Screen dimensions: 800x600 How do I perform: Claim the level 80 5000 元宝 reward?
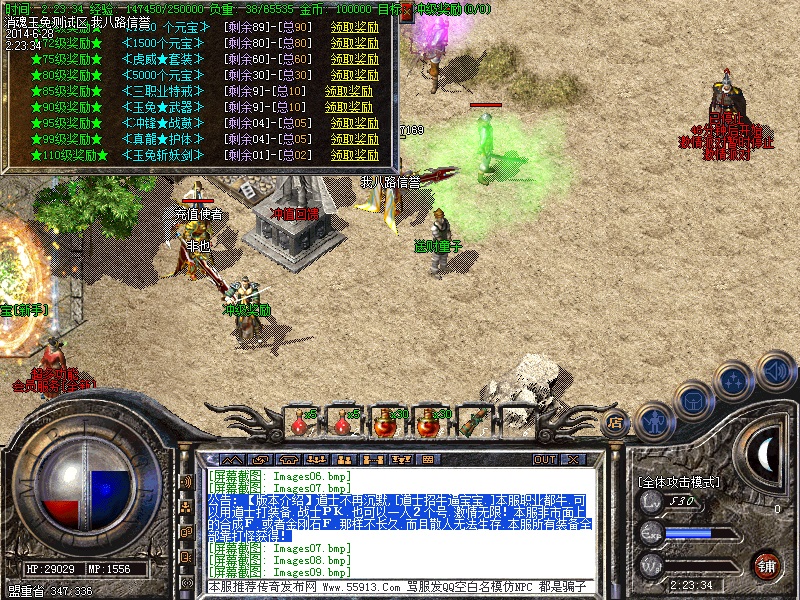tap(353, 75)
